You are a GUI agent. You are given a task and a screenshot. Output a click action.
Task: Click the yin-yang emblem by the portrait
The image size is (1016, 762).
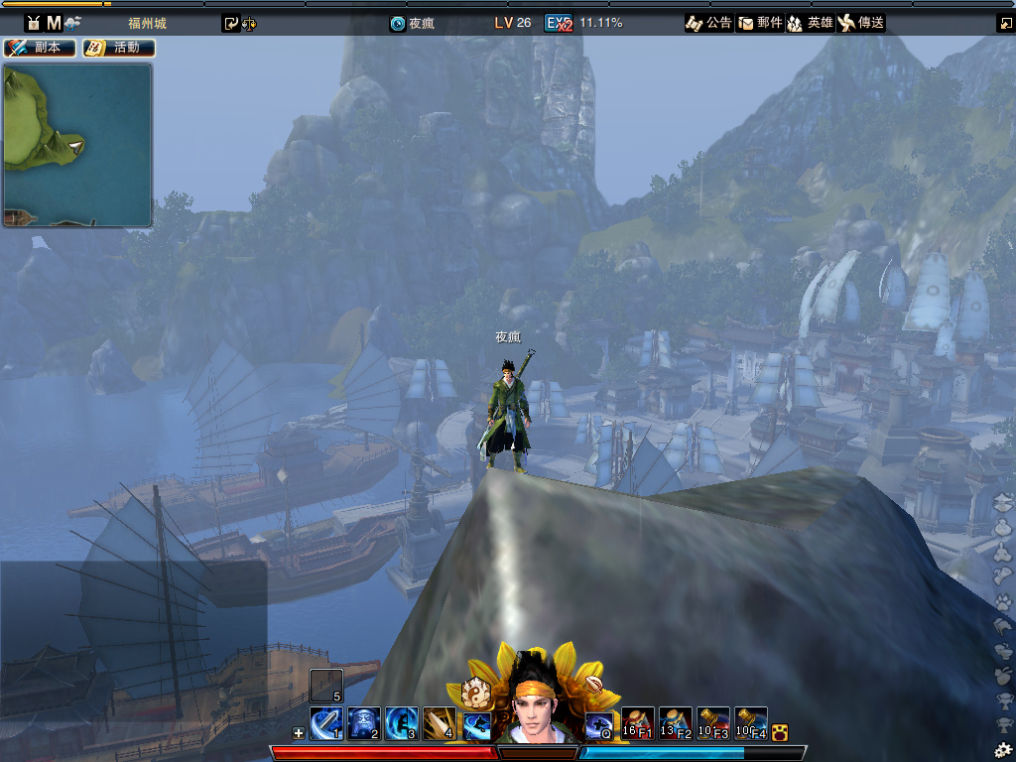pos(474,689)
